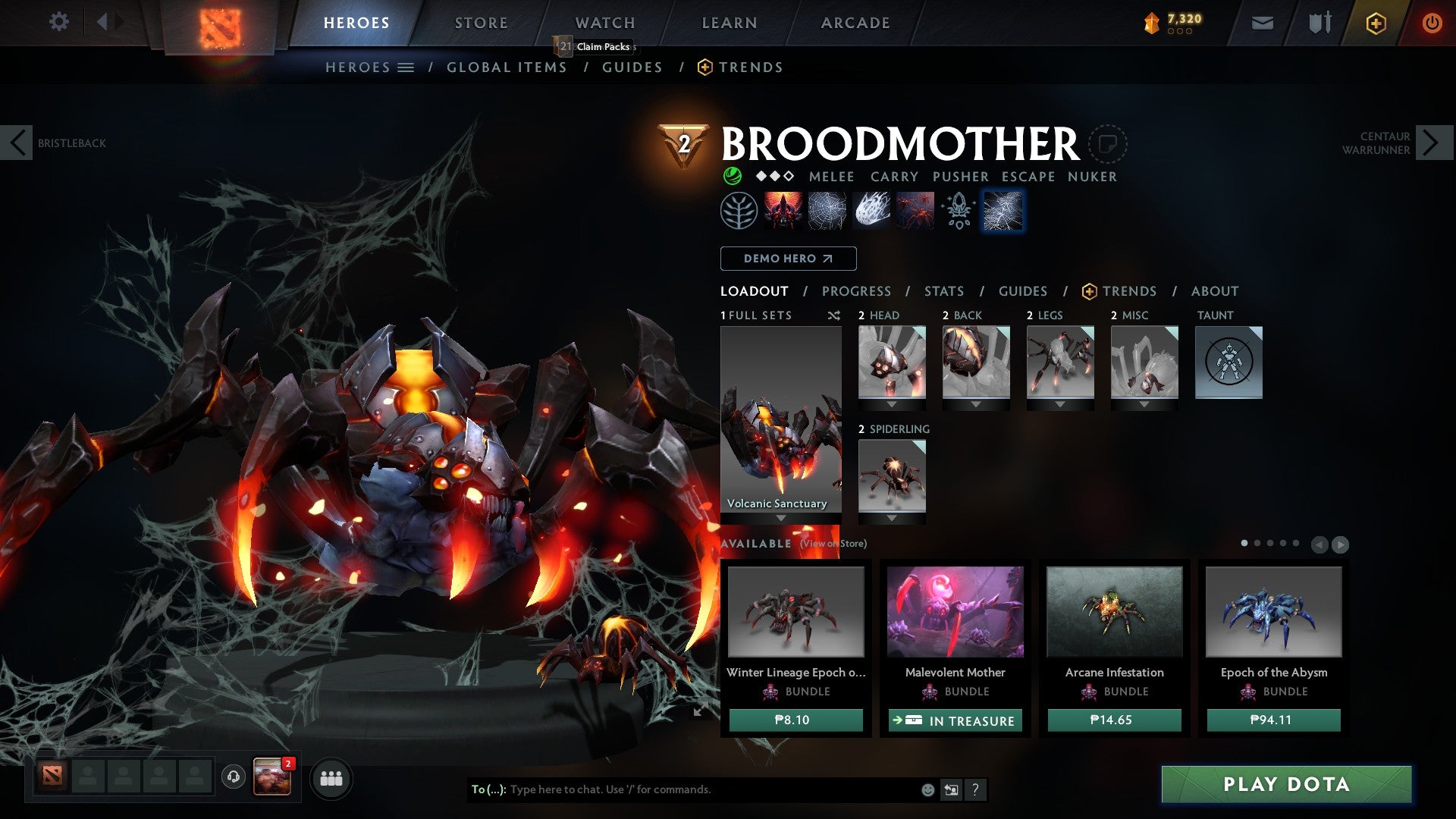Expand the hamburger menu next to HEROES
The height and width of the screenshot is (819, 1456).
pyautogui.click(x=406, y=67)
